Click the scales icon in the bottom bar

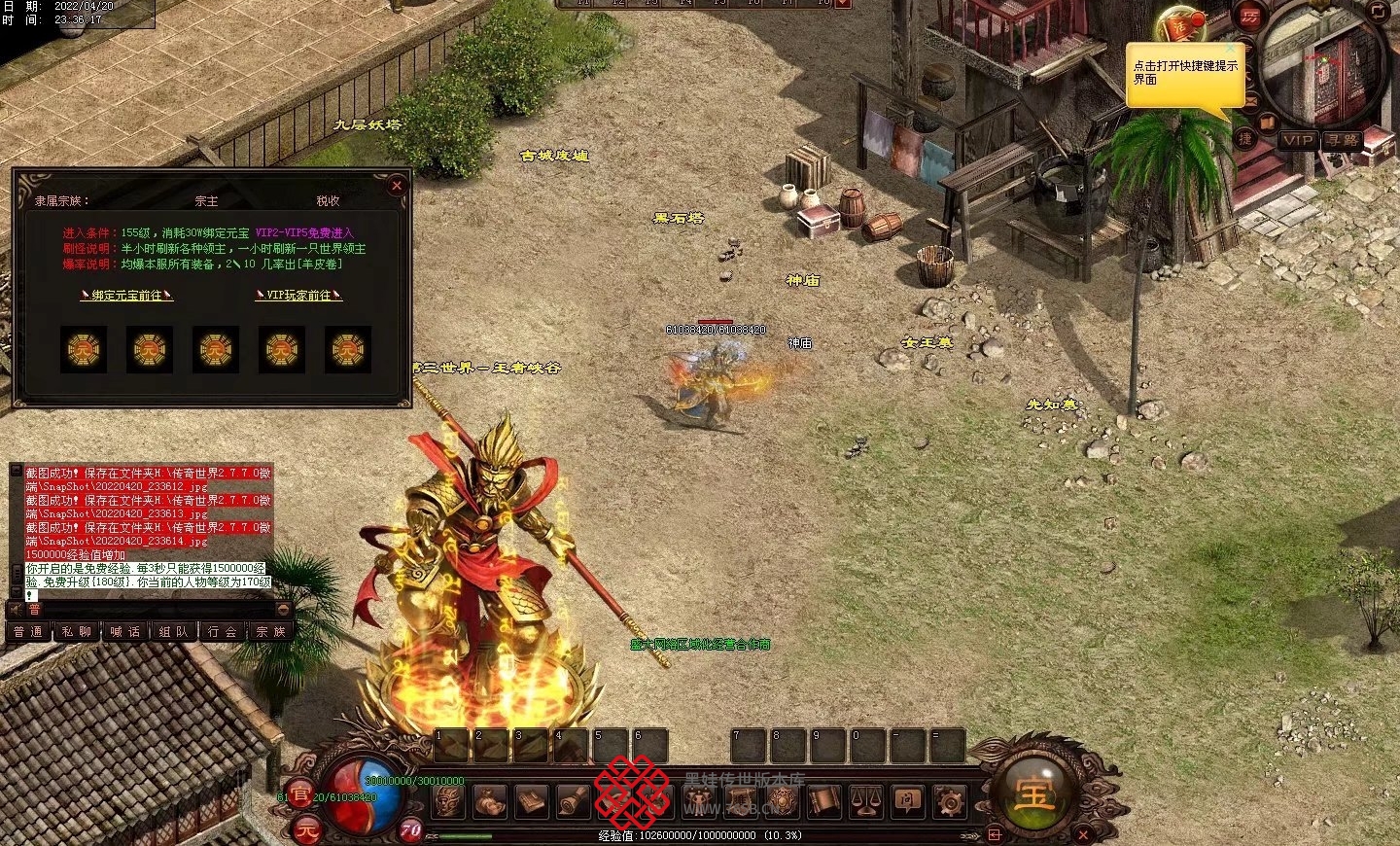[x=865, y=801]
